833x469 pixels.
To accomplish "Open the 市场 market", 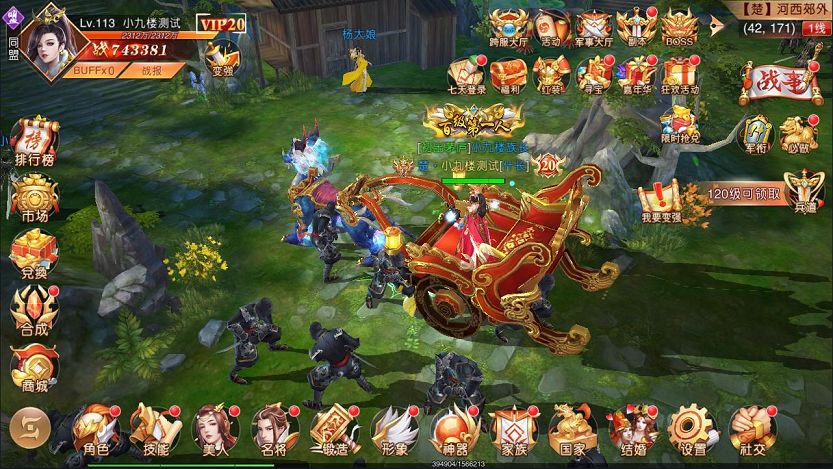I will 35,198.
